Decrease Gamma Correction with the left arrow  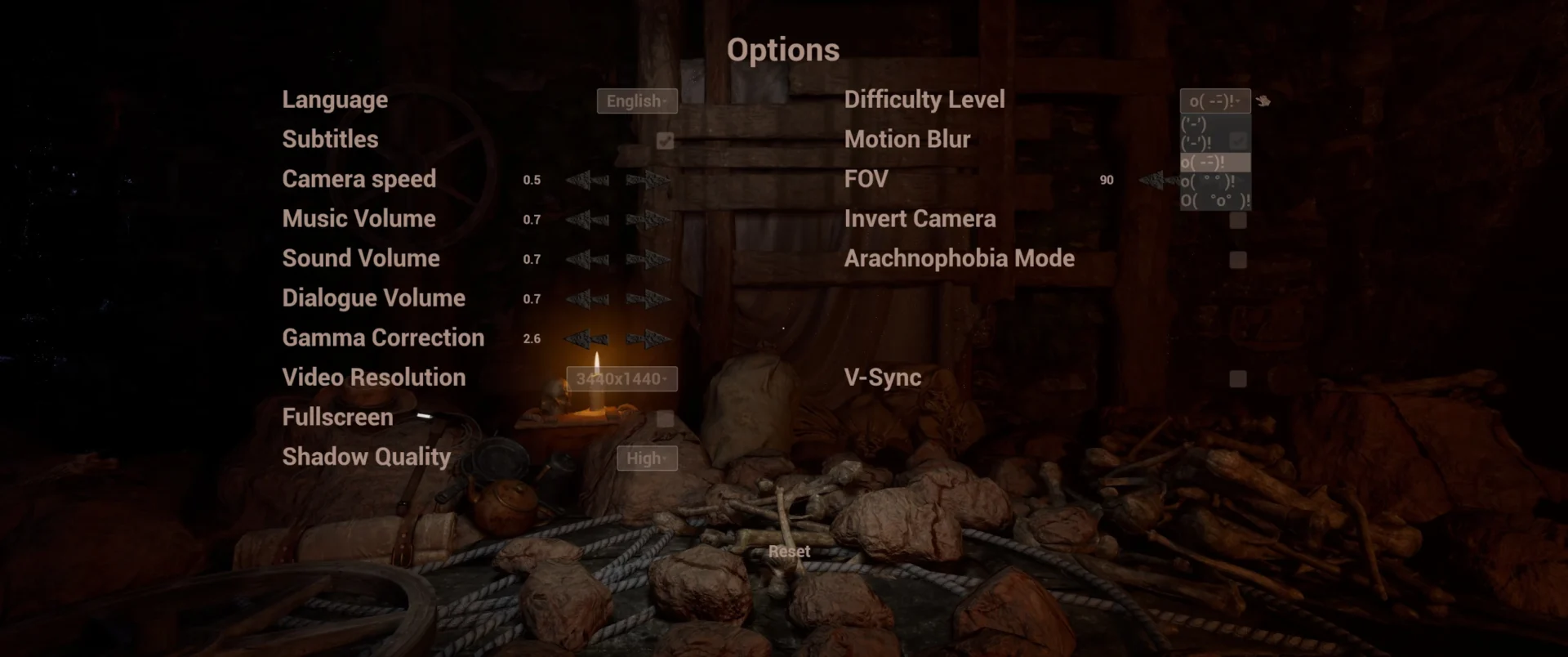coord(587,338)
